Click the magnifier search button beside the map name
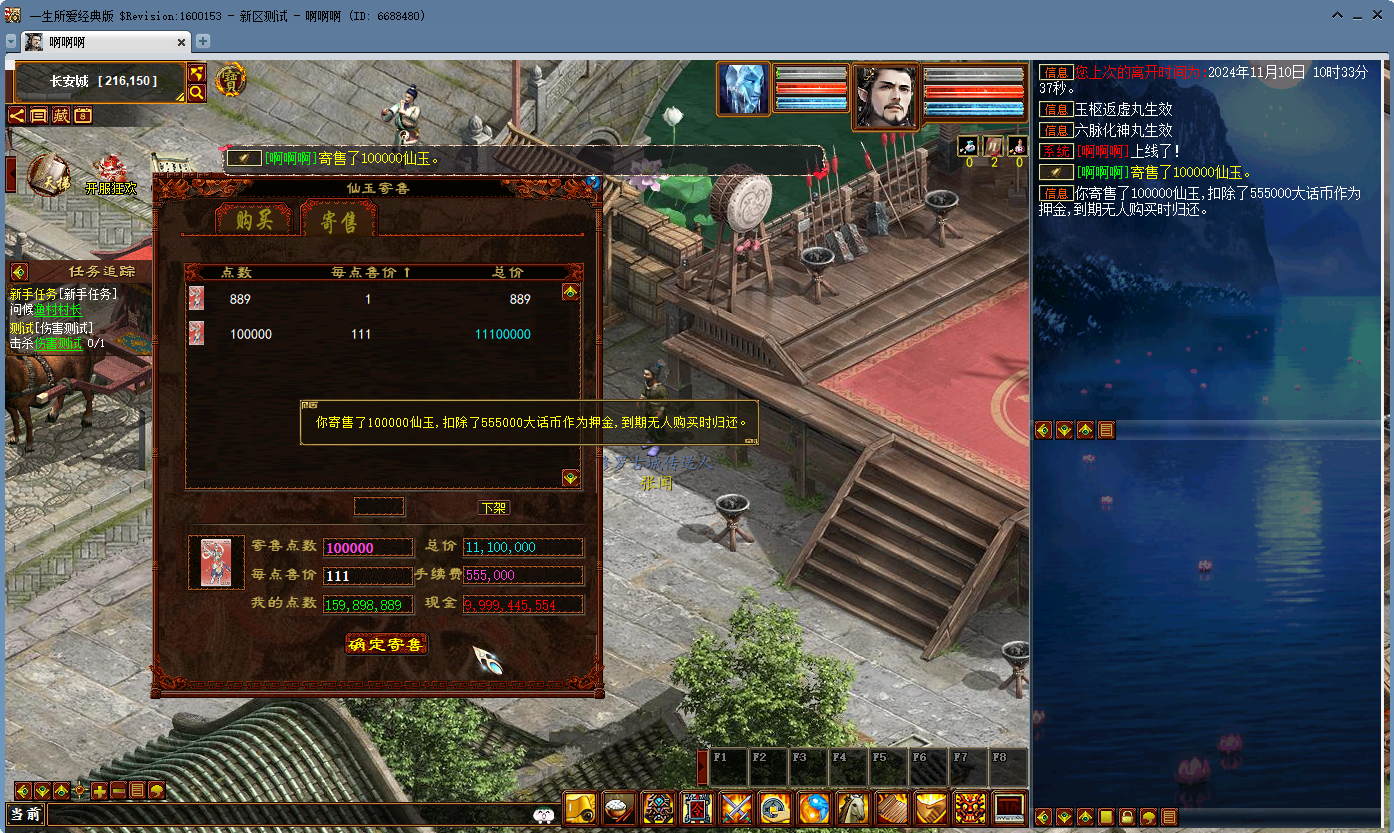 197,93
